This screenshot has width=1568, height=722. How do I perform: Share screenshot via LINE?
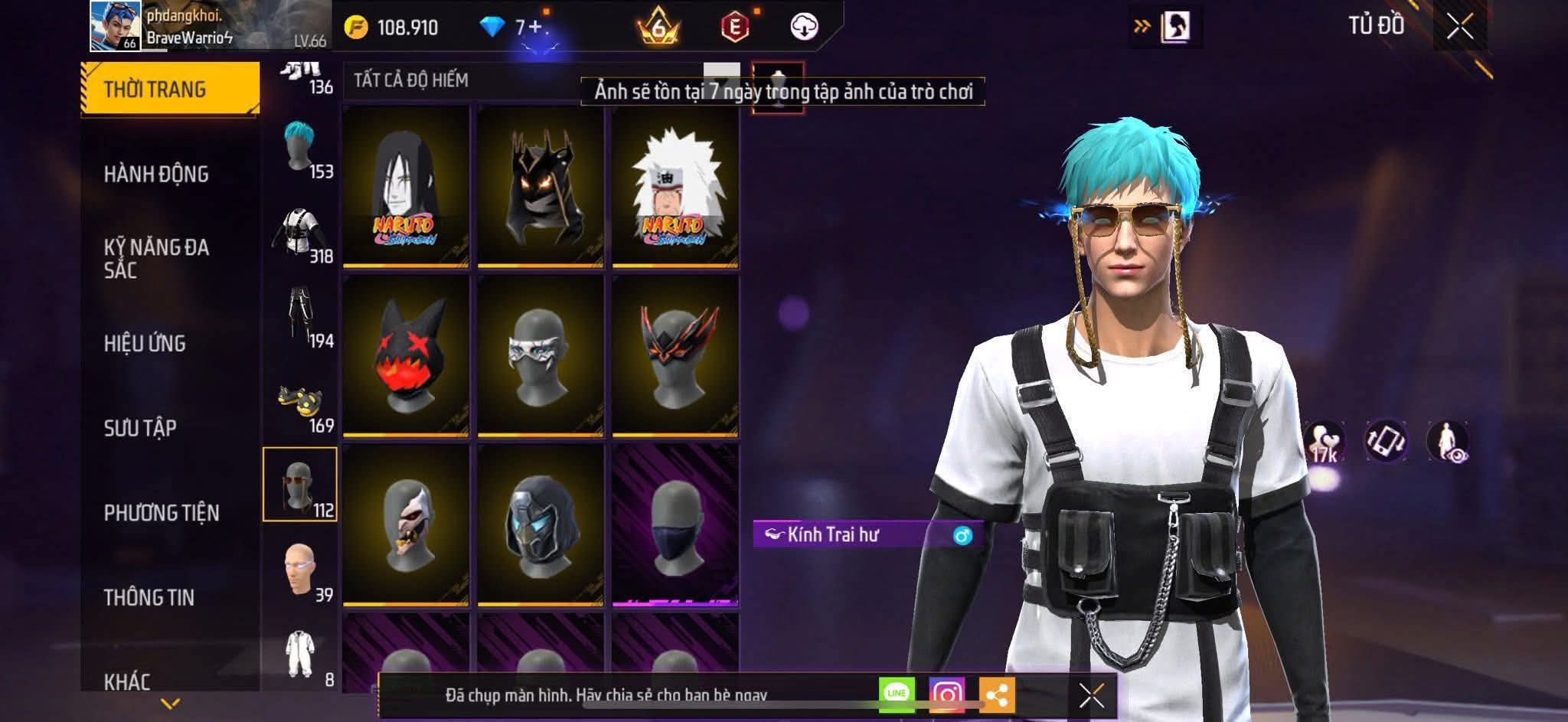[x=897, y=694]
